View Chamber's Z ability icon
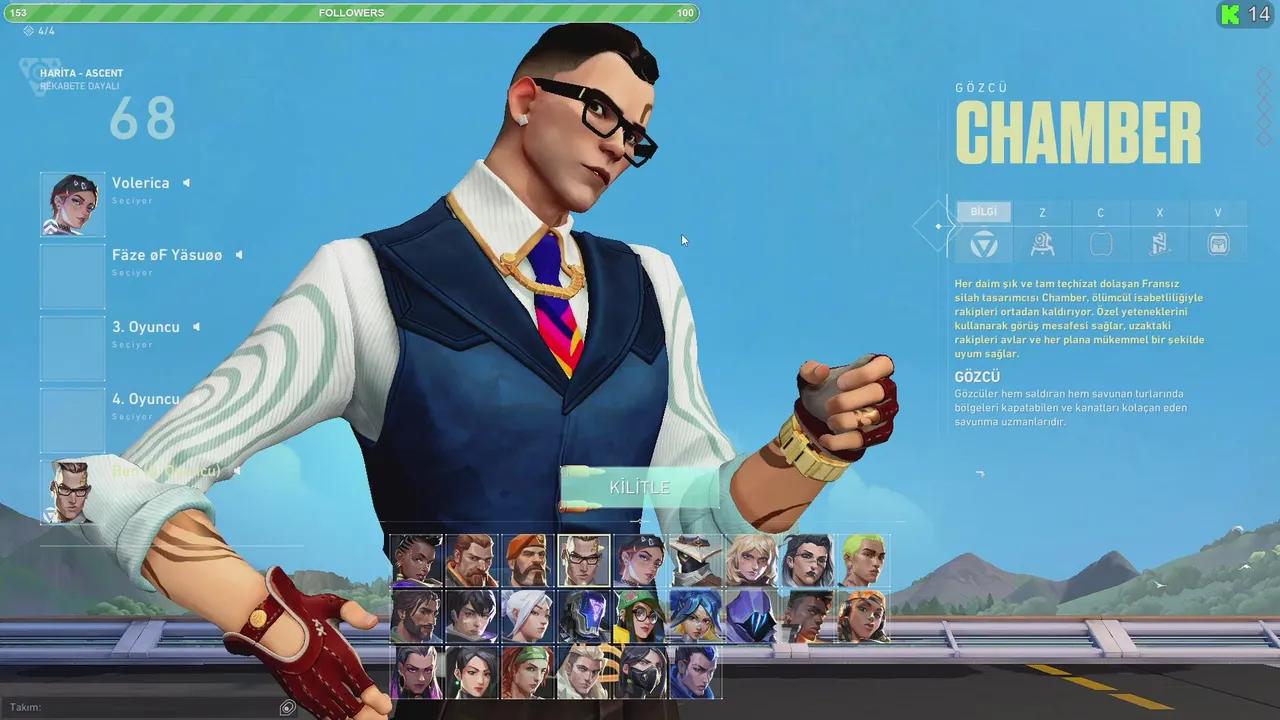This screenshot has width=1280, height=720. coord(1042,243)
